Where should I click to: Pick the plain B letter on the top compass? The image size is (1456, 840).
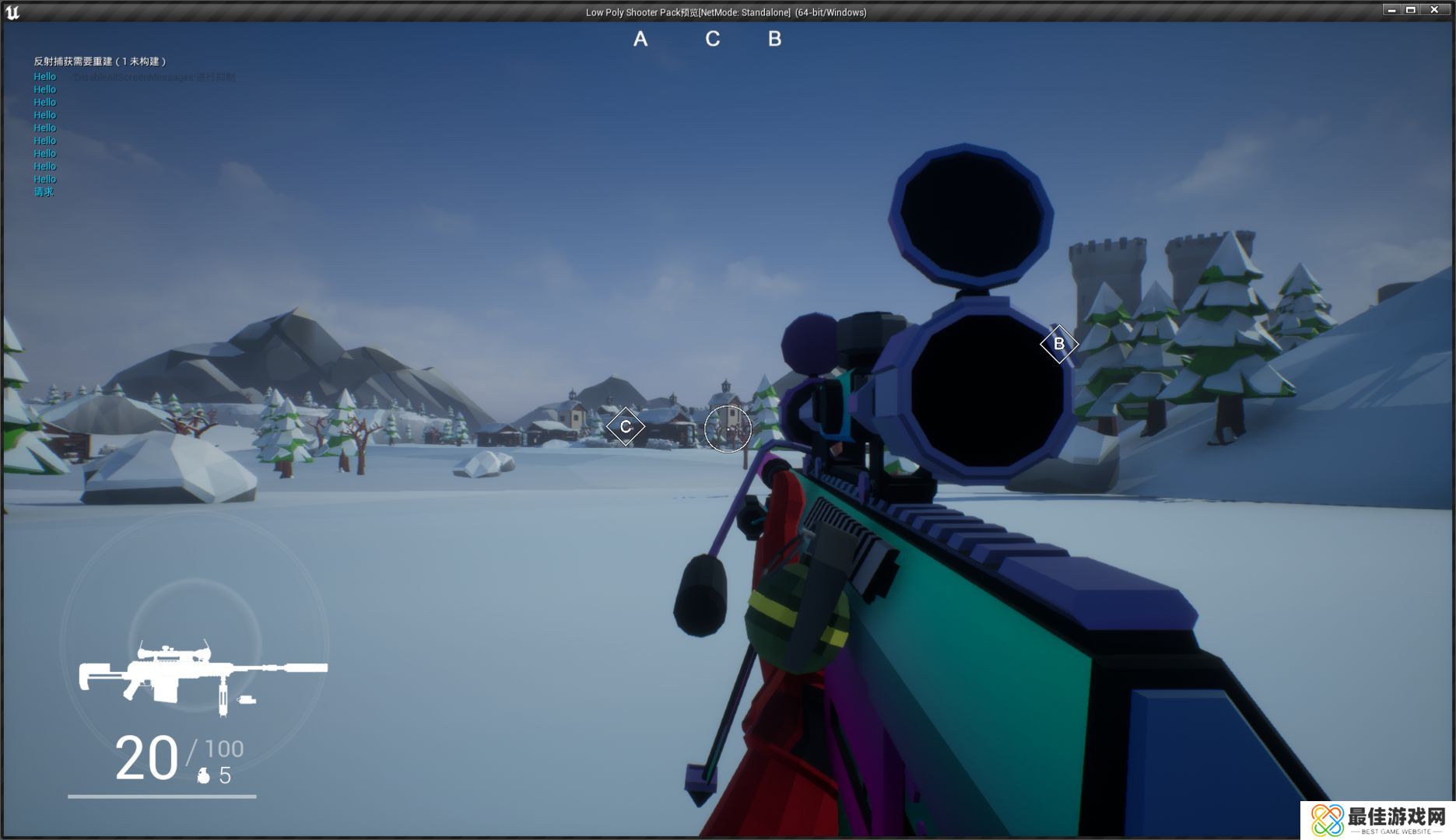[774, 39]
